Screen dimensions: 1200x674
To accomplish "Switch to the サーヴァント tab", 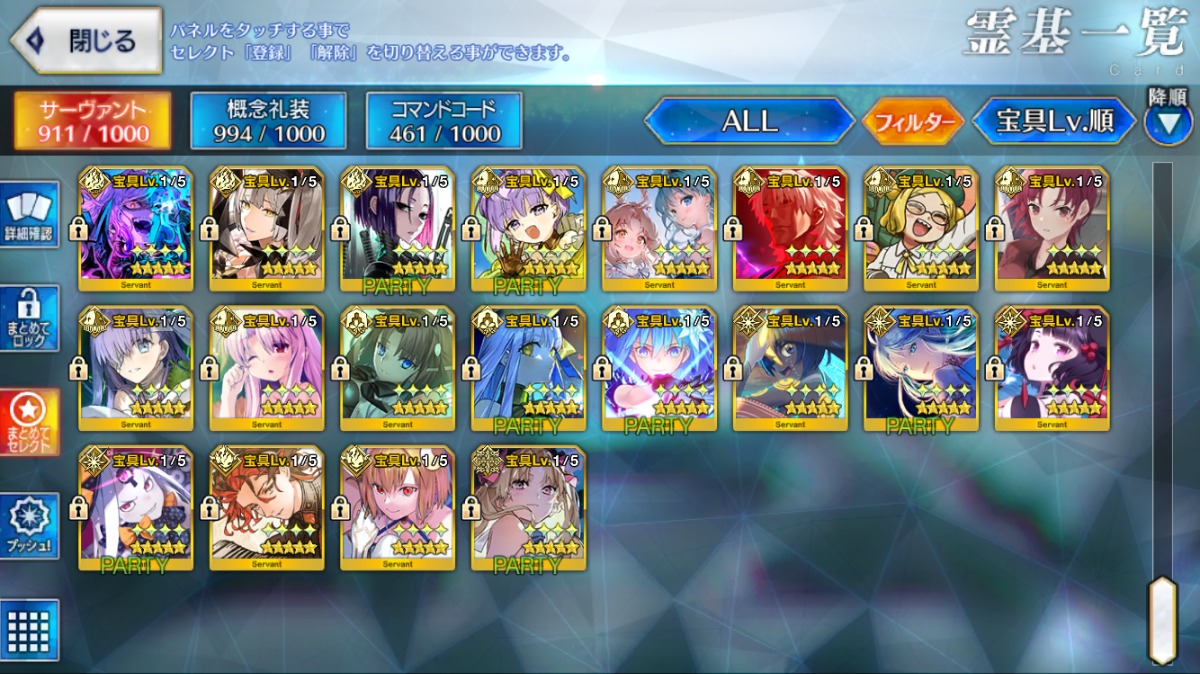I will click(92, 121).
